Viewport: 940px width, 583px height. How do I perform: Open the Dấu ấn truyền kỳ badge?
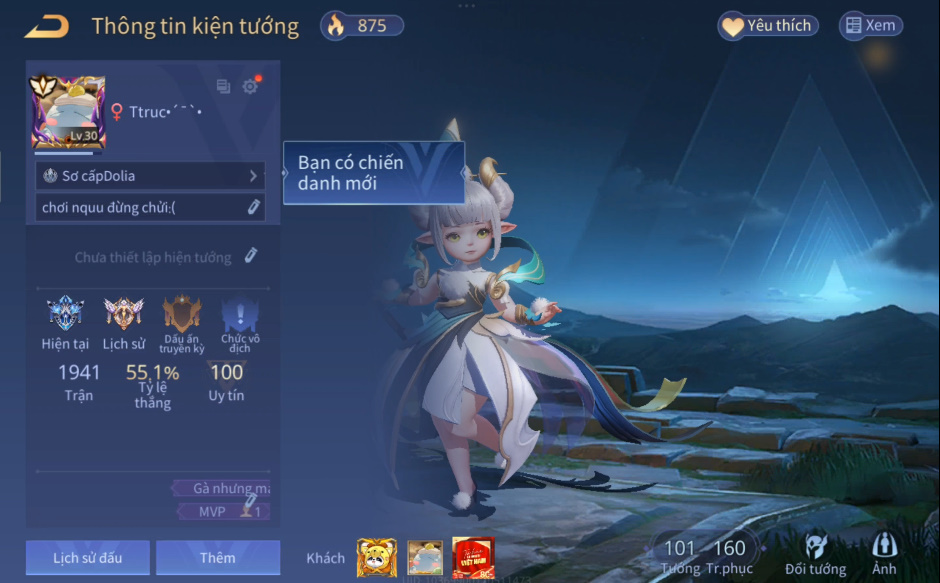click(182, 314)
